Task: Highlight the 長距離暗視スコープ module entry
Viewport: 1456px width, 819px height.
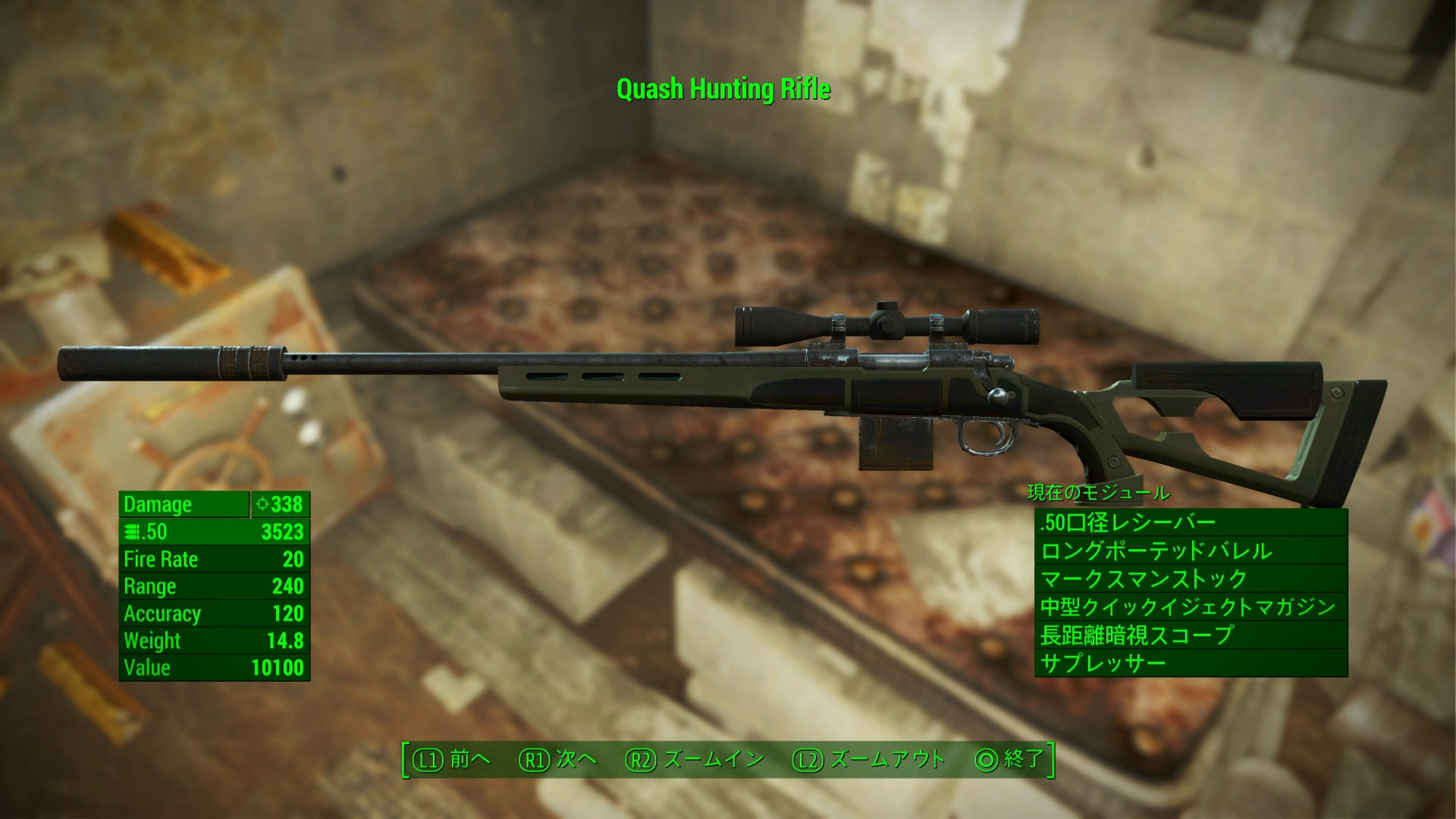Action: (x=1191, y=635)
